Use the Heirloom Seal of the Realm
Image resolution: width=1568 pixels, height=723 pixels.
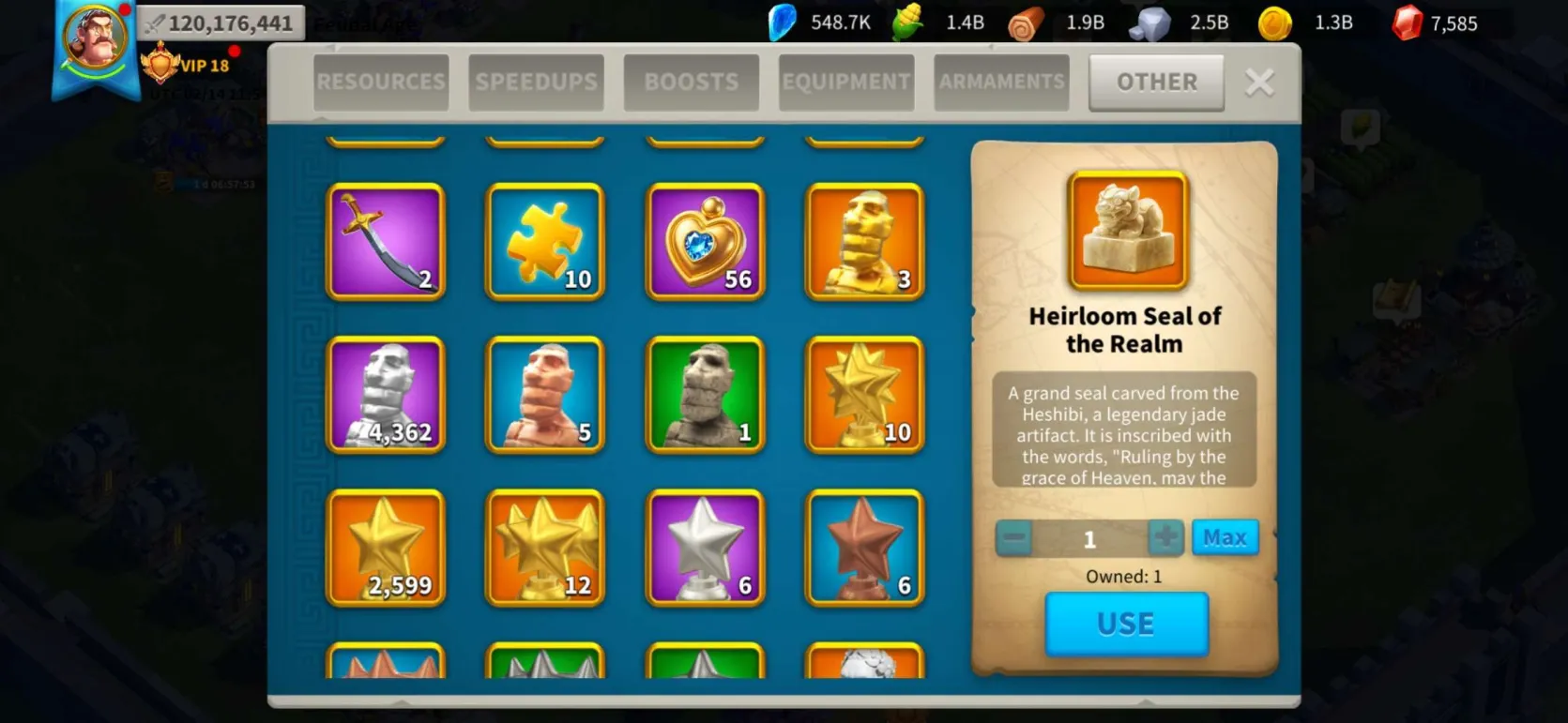coord(1126,624)
